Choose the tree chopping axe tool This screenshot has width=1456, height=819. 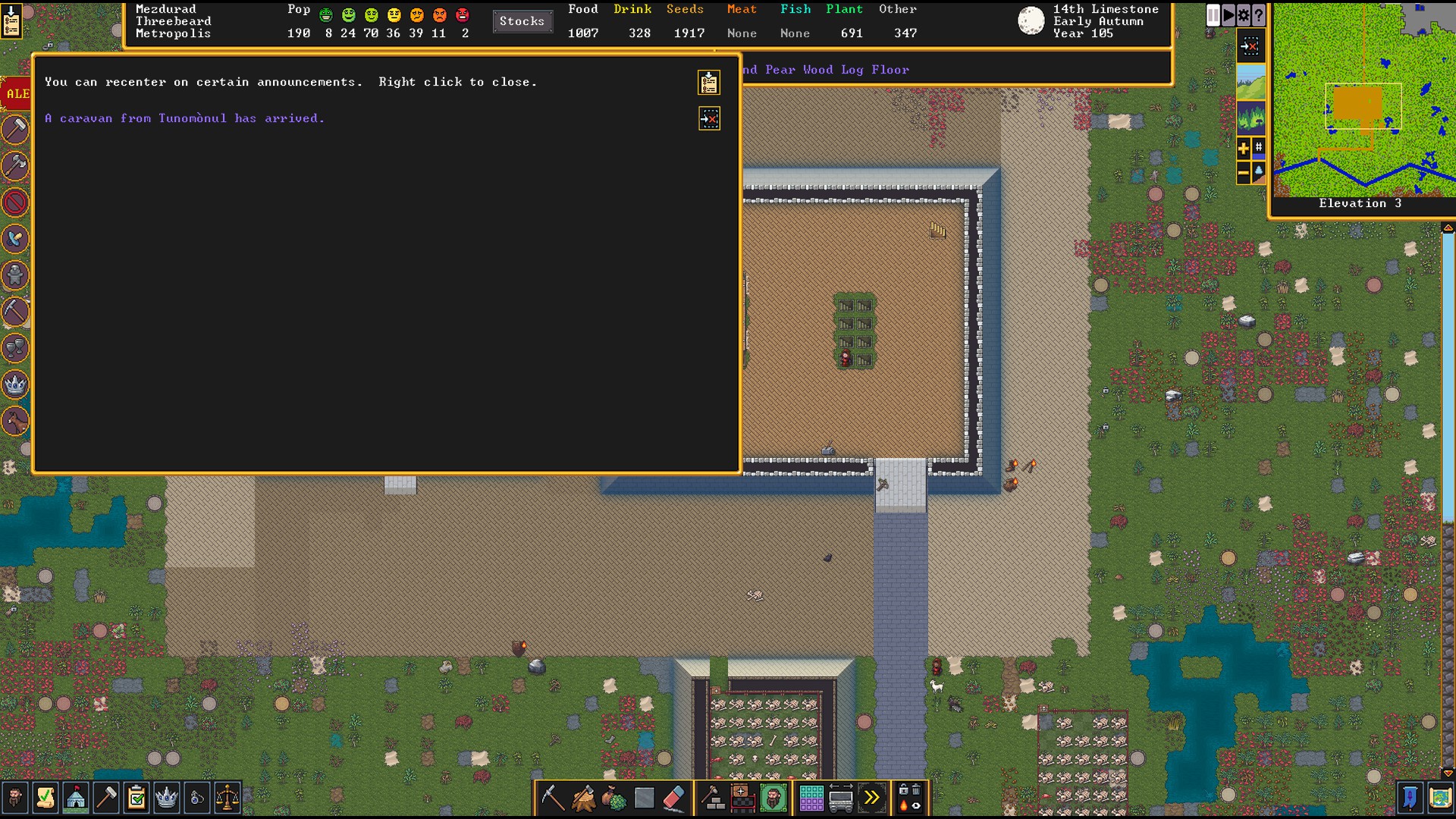tap(583, 798)
